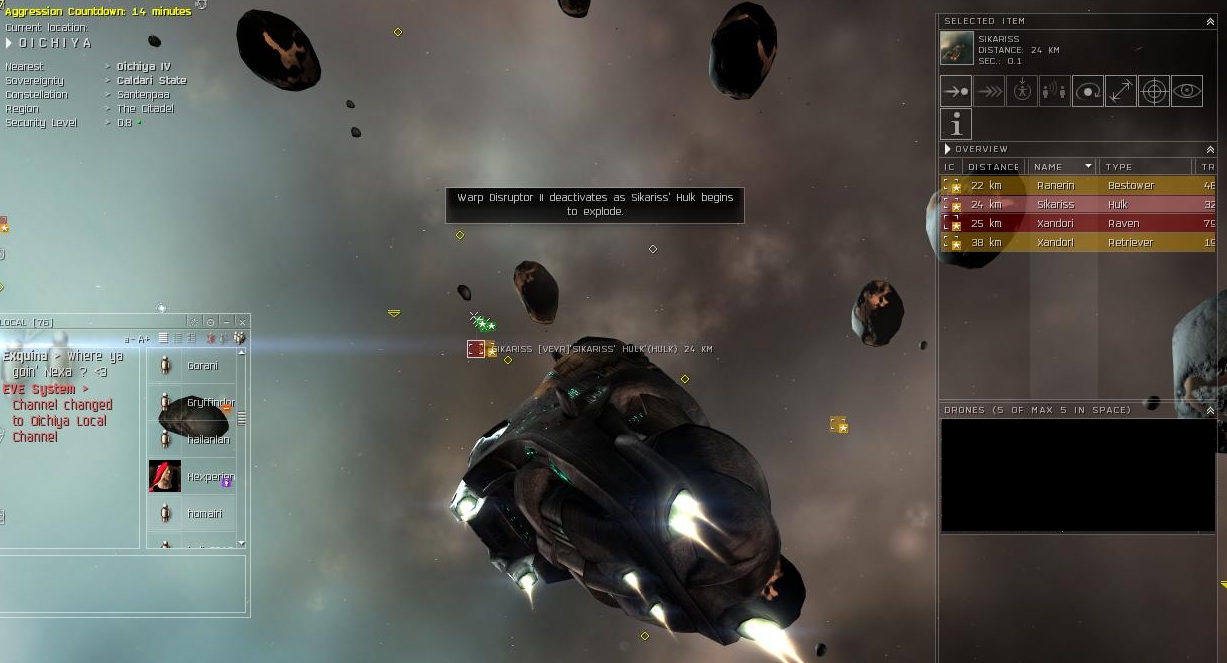
Task: Sort the overview by the Type column
Action: (x=1145, y=167)
